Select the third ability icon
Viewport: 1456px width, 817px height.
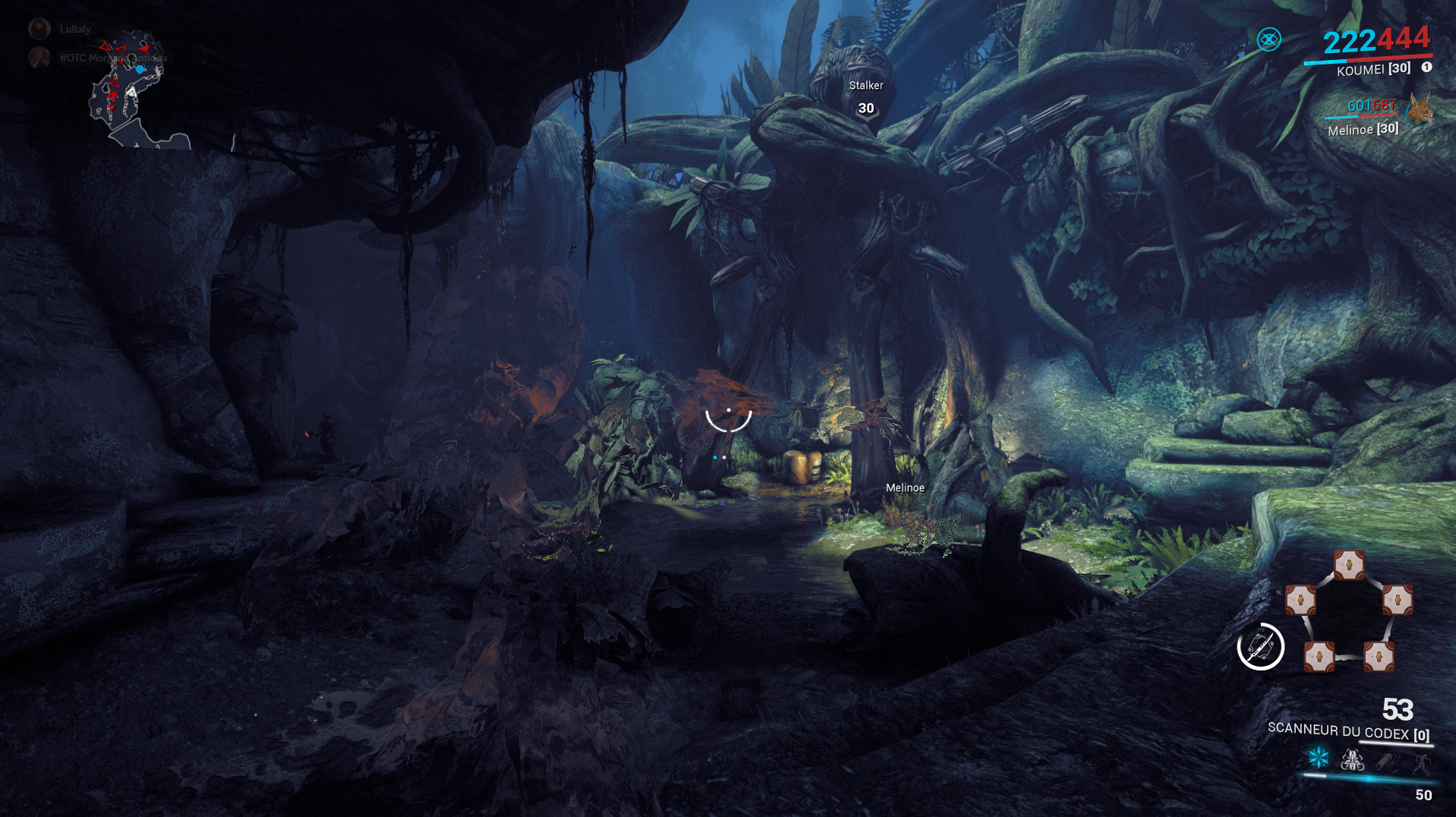click(1387, 759)
